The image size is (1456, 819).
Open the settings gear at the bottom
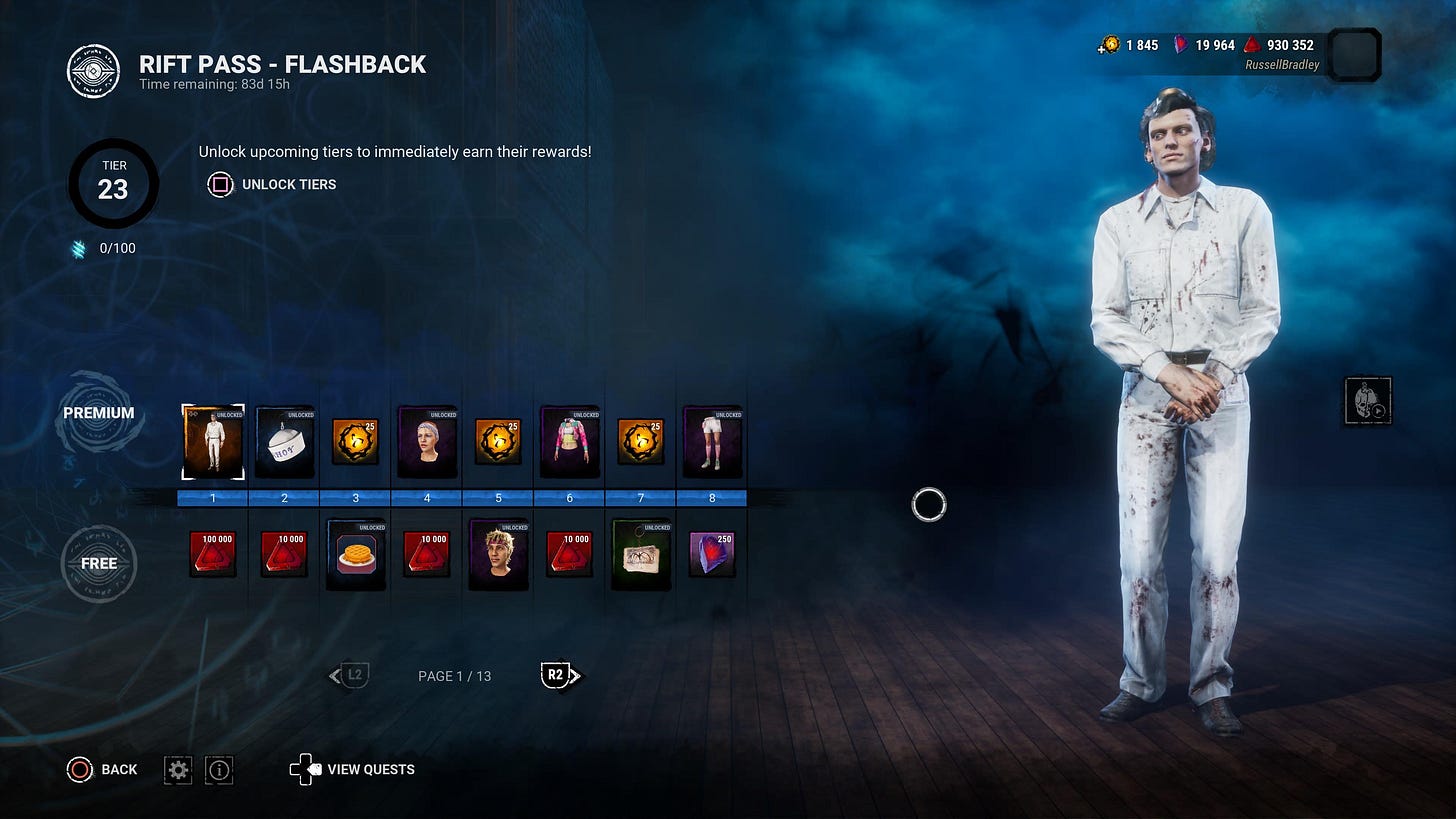click(177, 769)
